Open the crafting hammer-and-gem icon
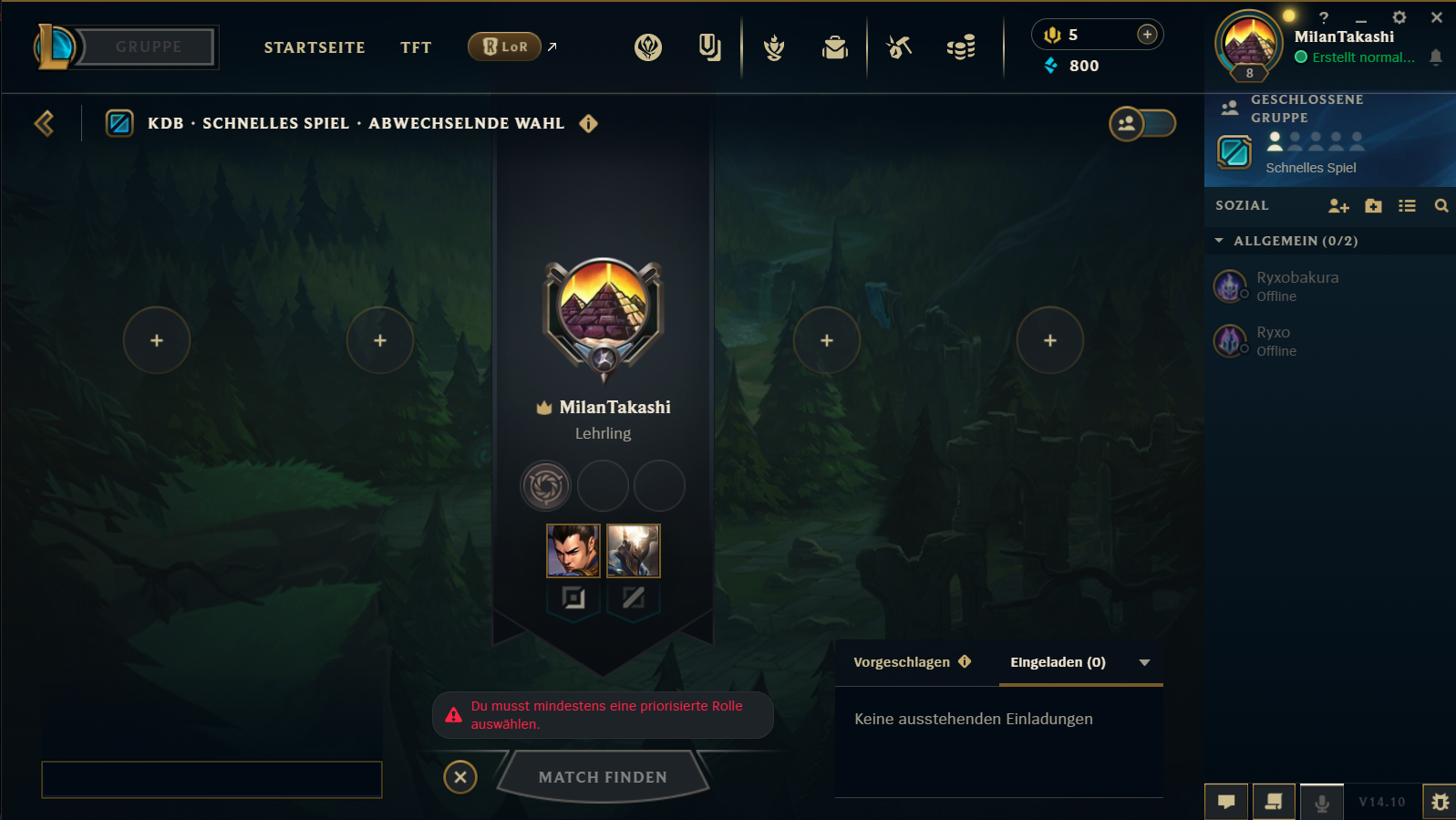 897,47
